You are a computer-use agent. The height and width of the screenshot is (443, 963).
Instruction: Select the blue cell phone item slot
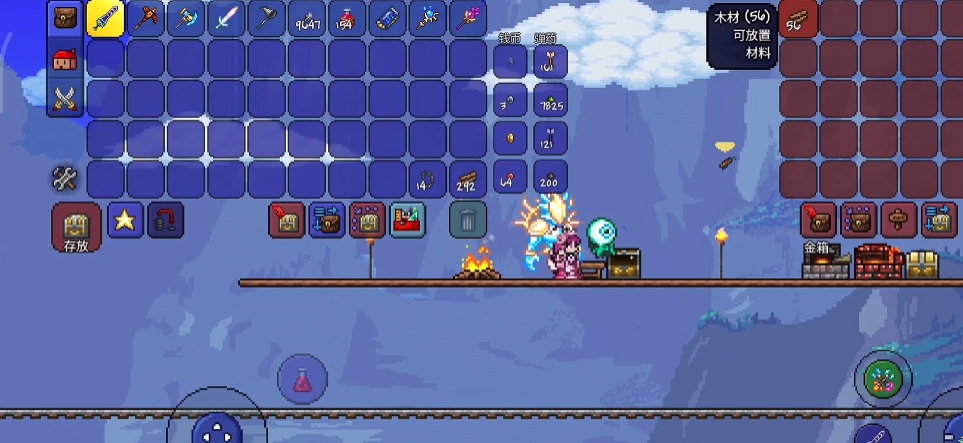coord(386,19)
